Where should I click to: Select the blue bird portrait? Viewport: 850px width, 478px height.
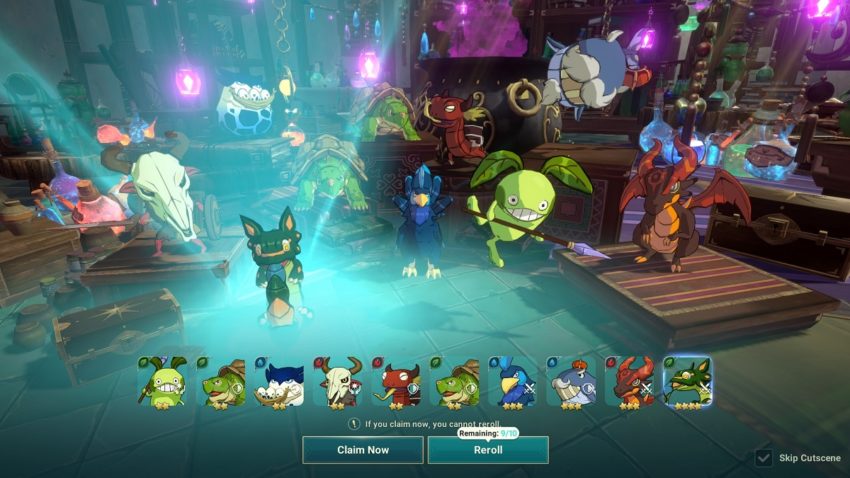click(512, 381)
